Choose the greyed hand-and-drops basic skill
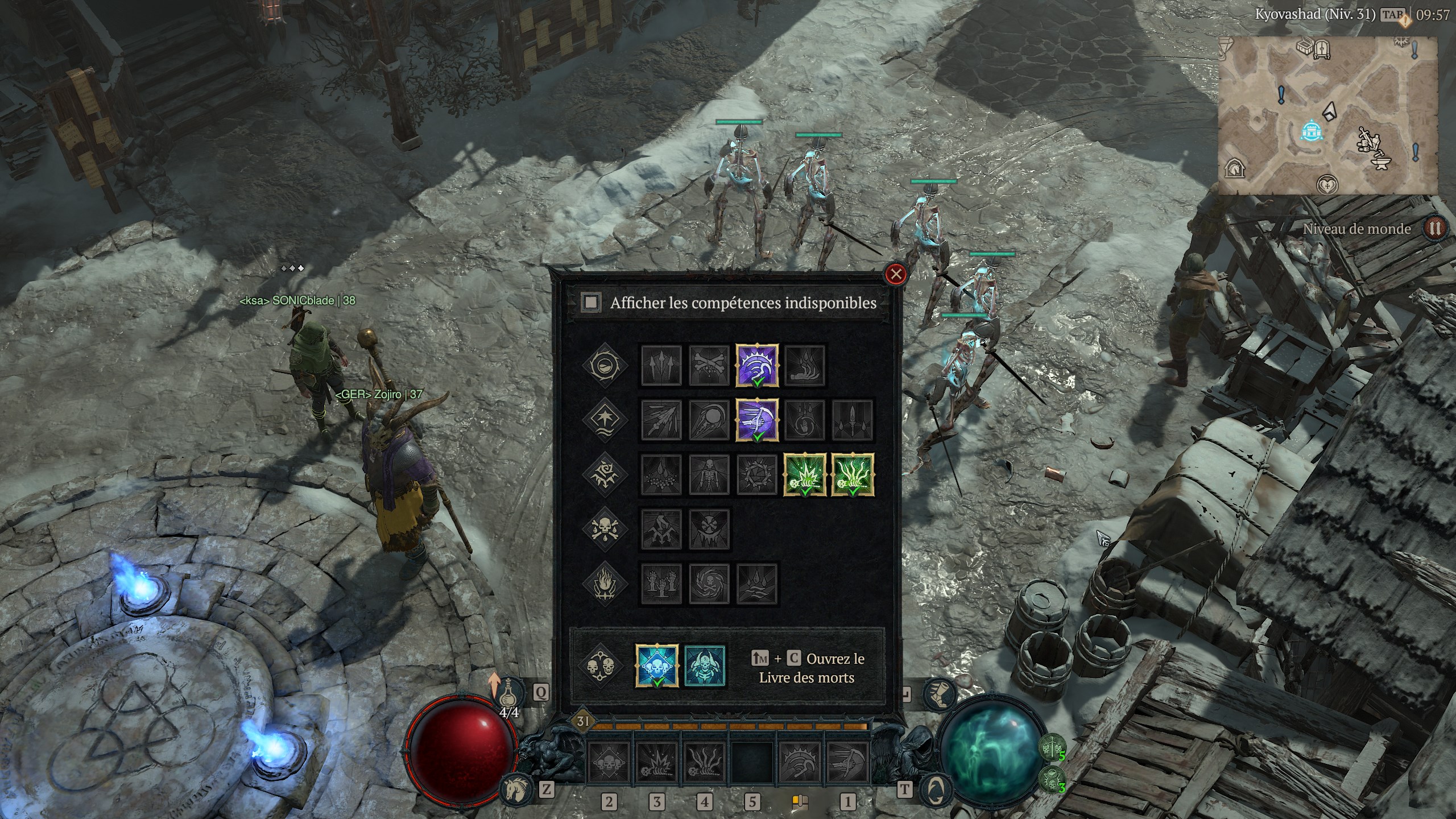The width and height of the screenshot is (1456, 819). pos(805,365)
